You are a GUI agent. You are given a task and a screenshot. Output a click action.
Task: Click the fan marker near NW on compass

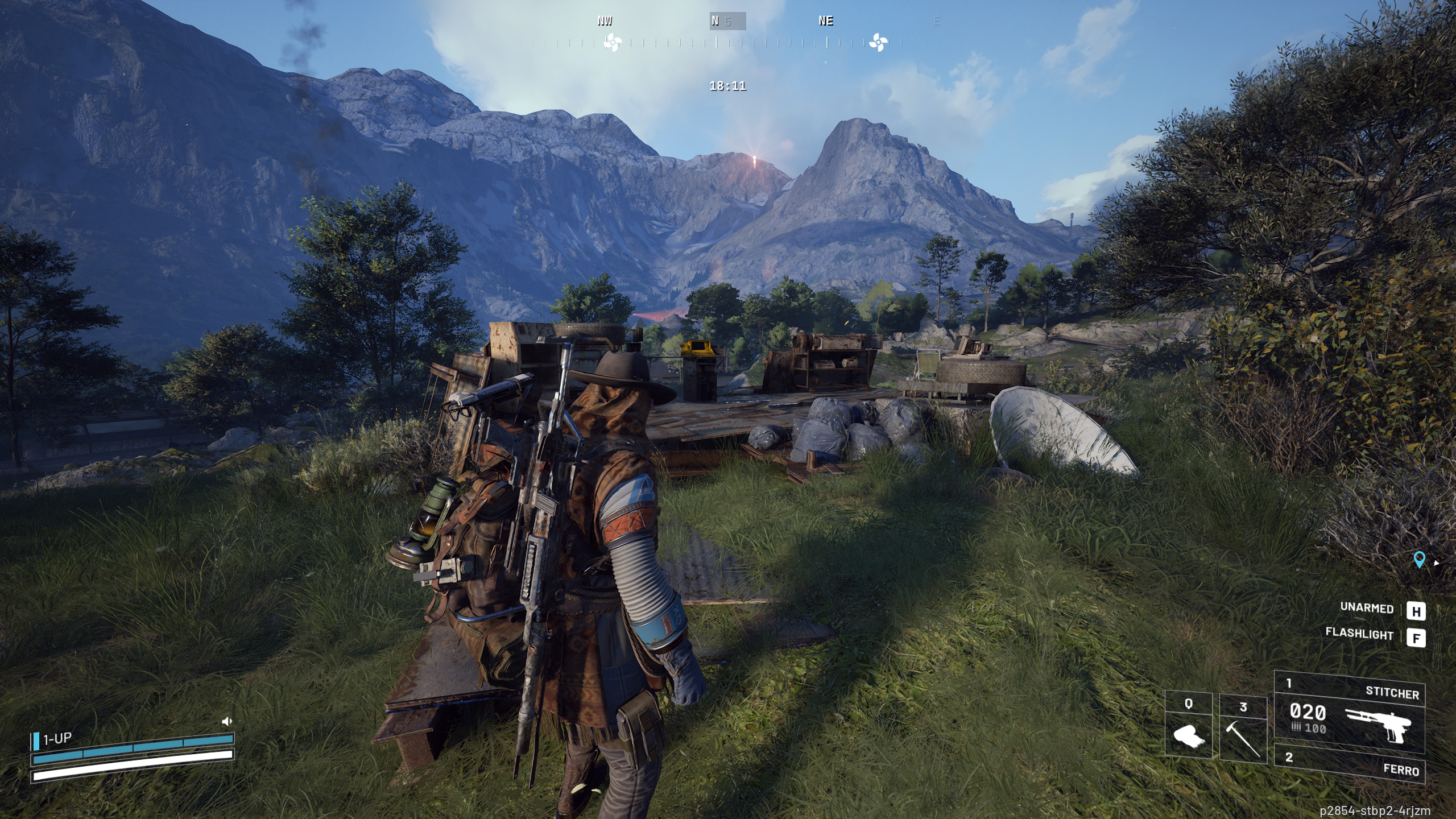pos(612,42)
